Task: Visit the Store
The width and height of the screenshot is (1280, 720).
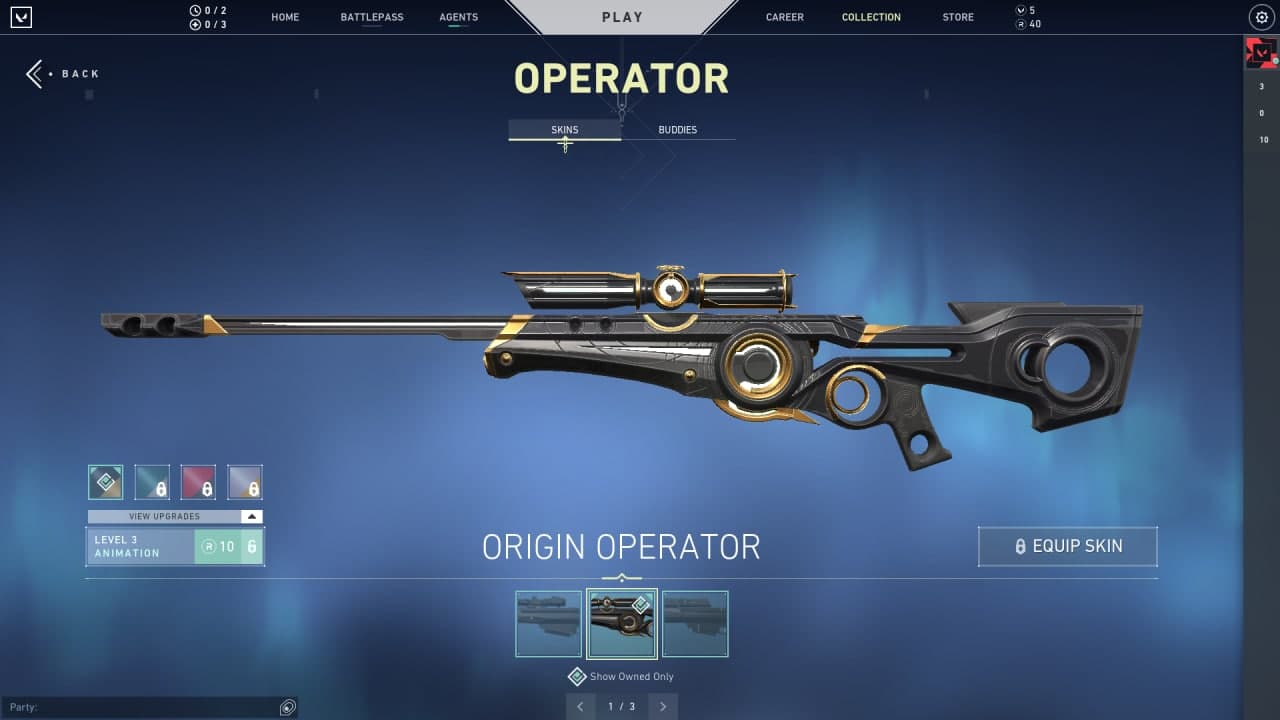Action: [957, 17]
